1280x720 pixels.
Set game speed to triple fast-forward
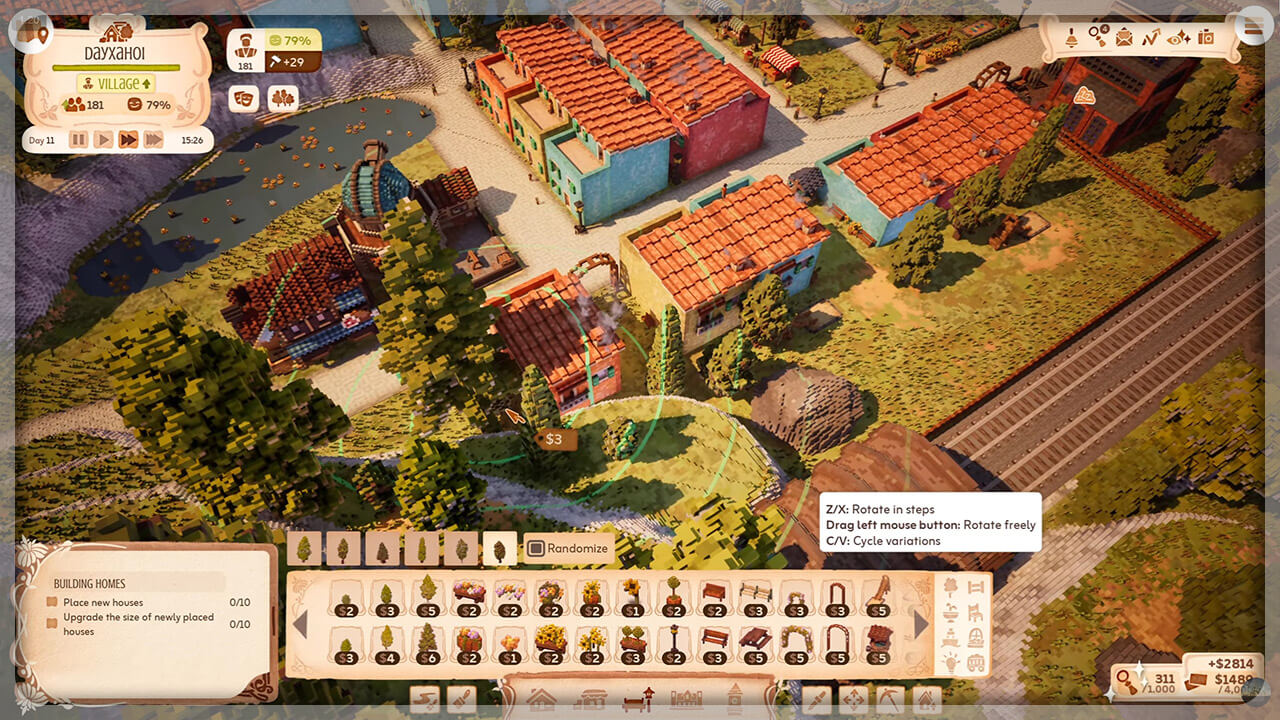click(x=153, y=140)
